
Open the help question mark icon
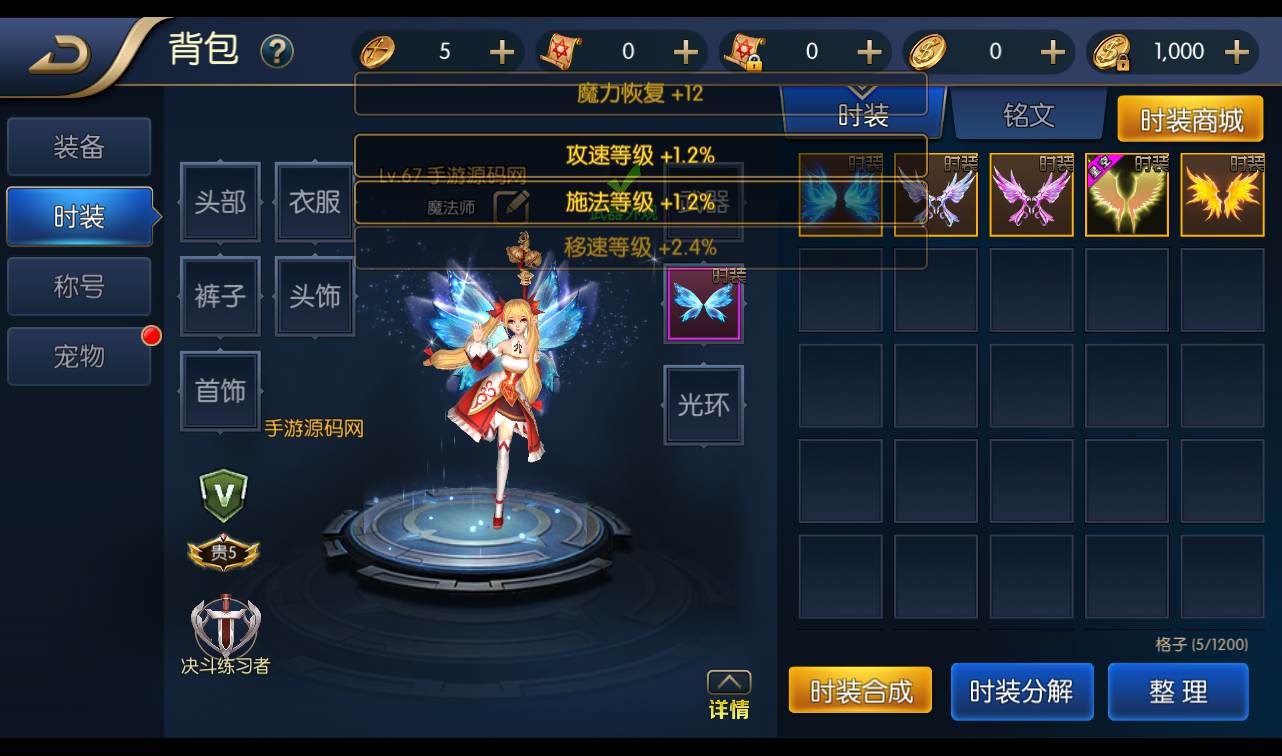pyautogui.click(x=277, y=51)
